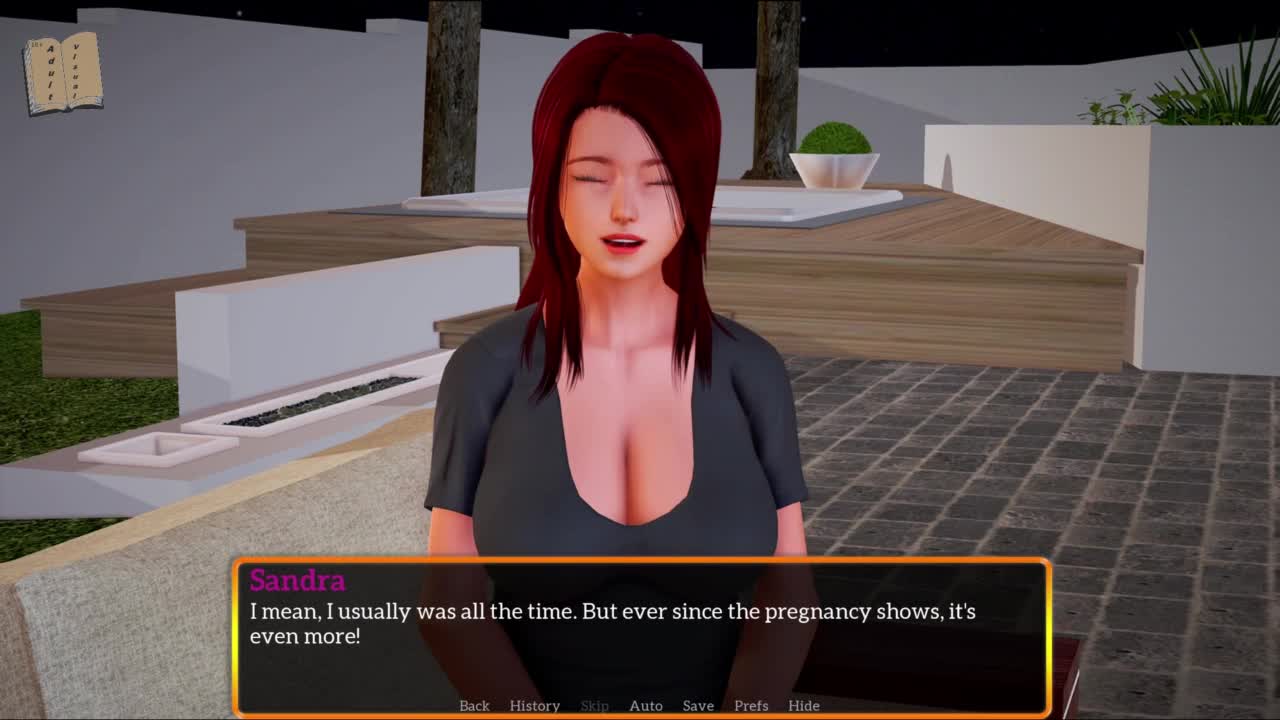1280x720 pixels.
Task: Open the Prefs menu
Action: (751, 705)
